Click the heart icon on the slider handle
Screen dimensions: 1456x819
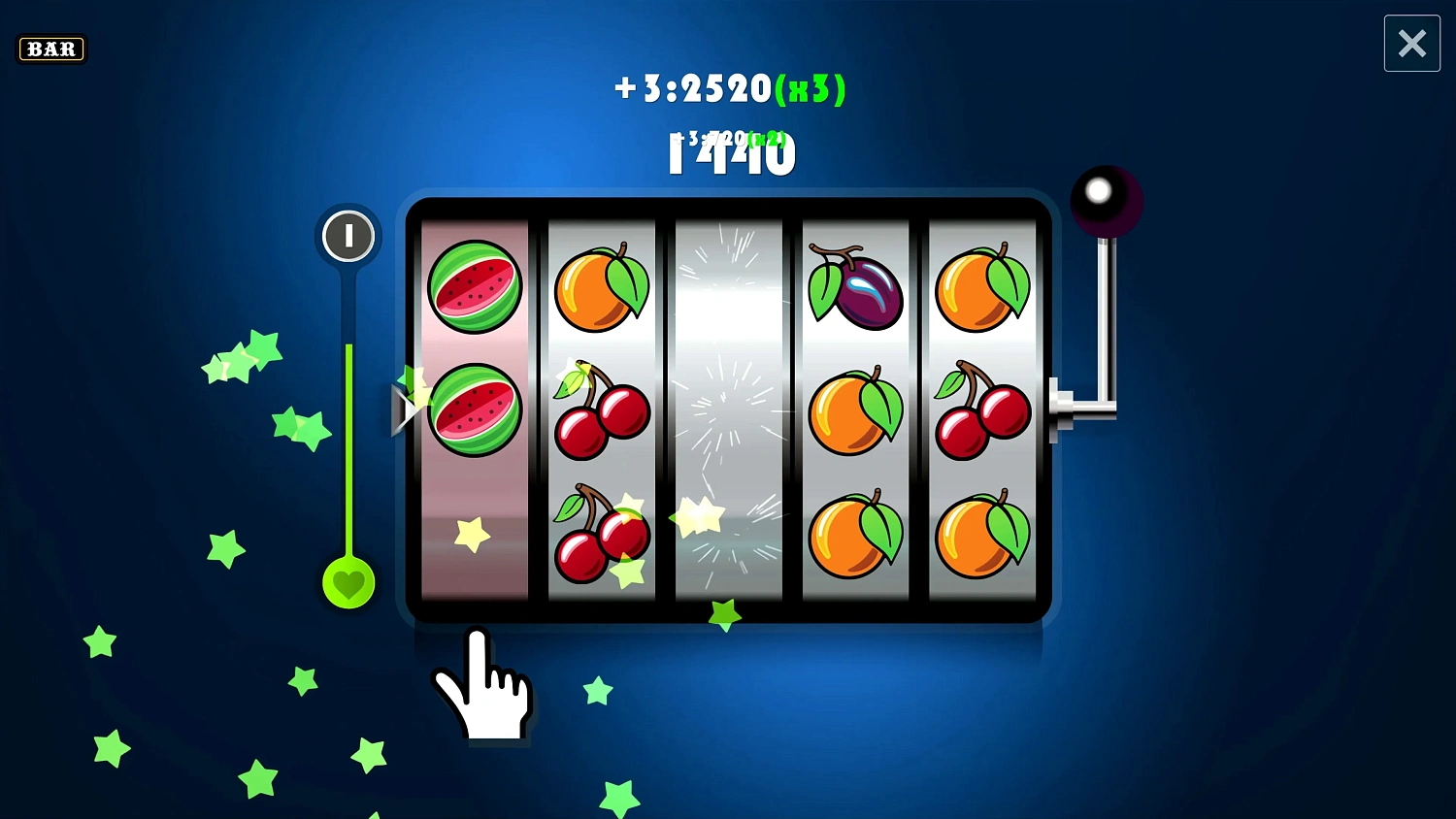(348, 582)
